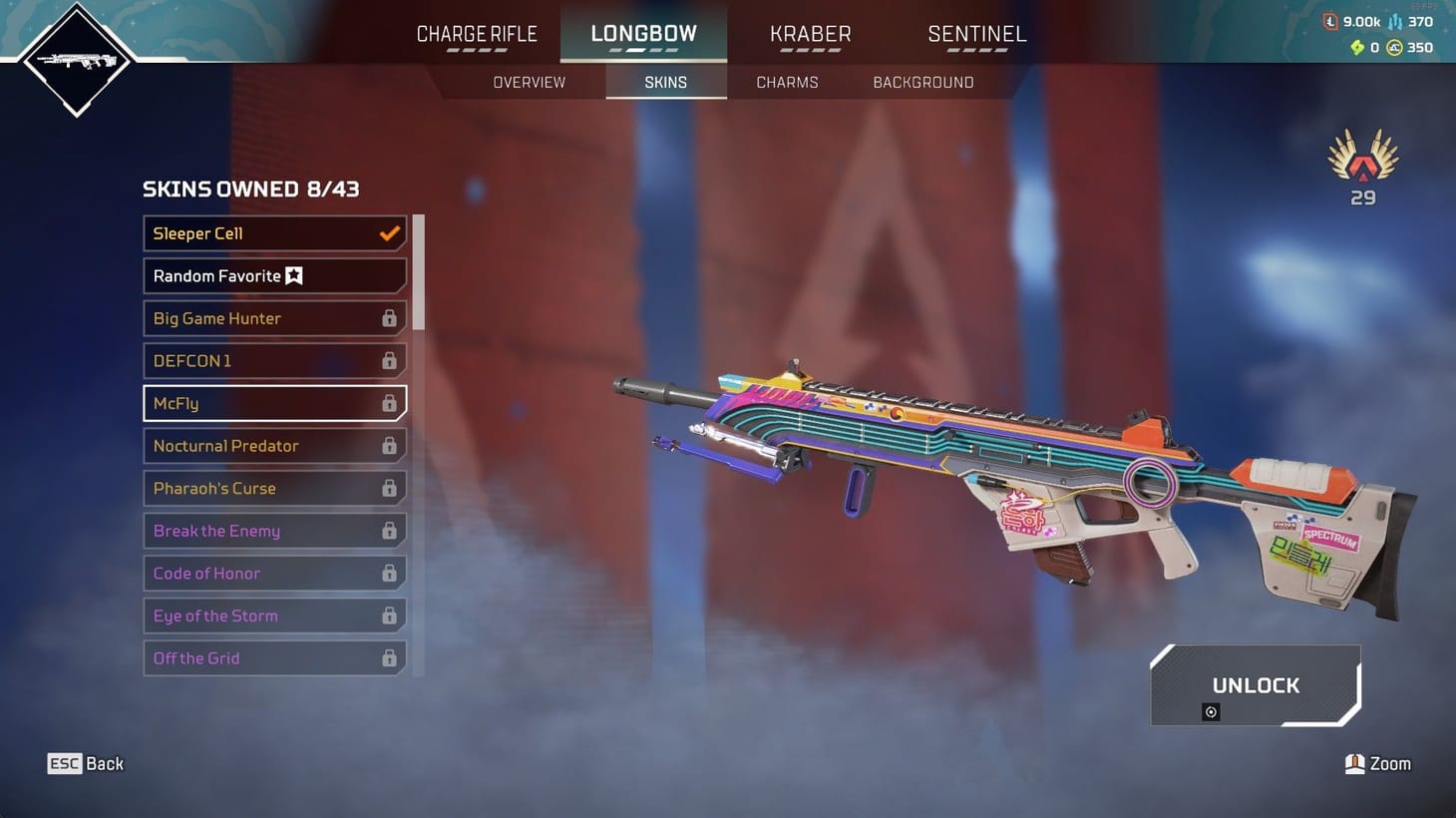Screen dimensions: 1456x818
Task: Toggle favorite star on Random Favorite
Action: (294, 275)
